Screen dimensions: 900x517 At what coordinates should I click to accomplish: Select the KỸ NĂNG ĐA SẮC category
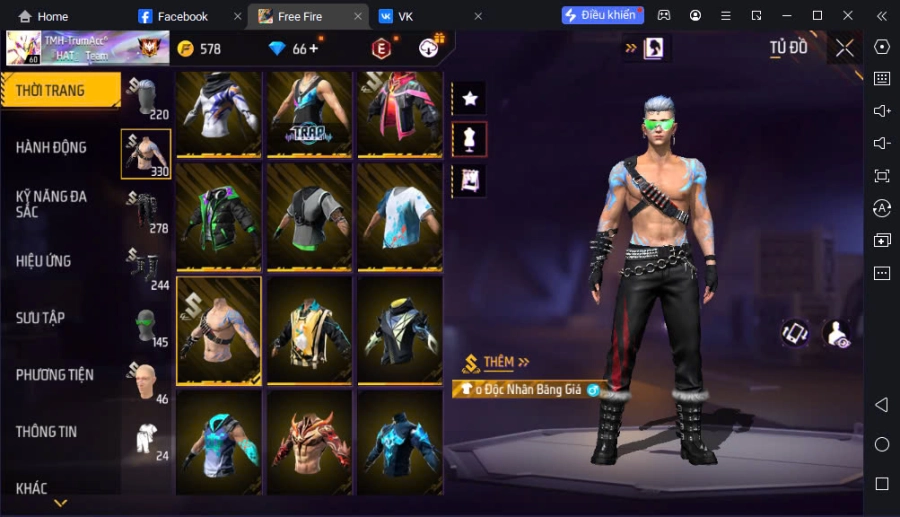click(x=51, y=204)
